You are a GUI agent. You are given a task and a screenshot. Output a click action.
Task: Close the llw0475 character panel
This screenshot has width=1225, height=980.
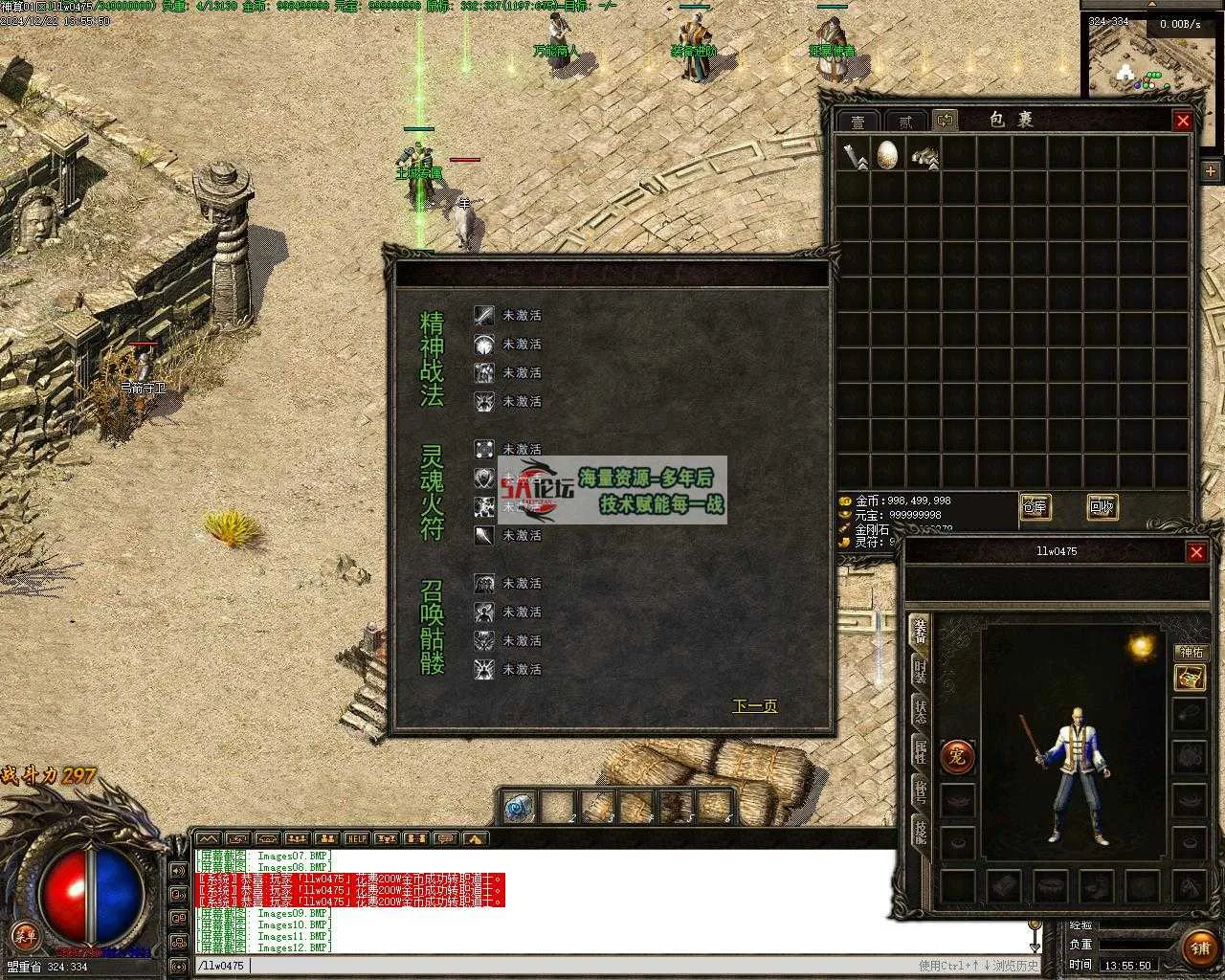1196,552
